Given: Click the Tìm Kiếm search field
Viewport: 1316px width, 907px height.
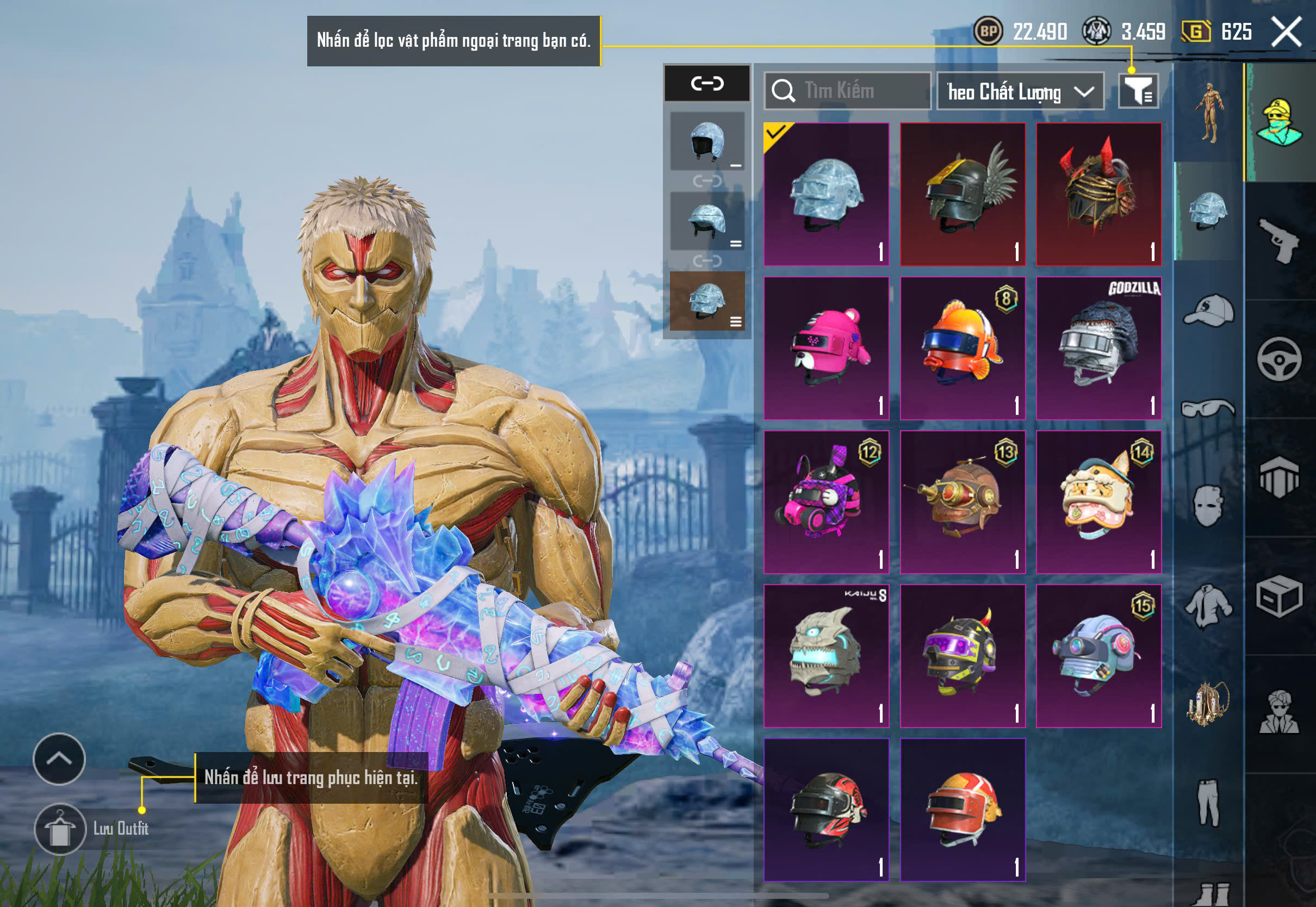Looking at the screenshot, I should click(x=847, y=91).
